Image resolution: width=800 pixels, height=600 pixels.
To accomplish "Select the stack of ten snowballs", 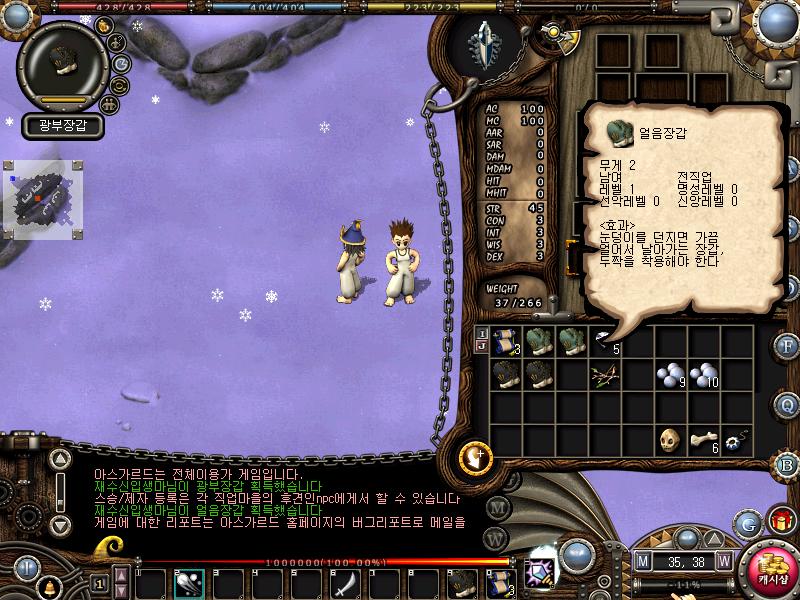I will click(703, 375).
